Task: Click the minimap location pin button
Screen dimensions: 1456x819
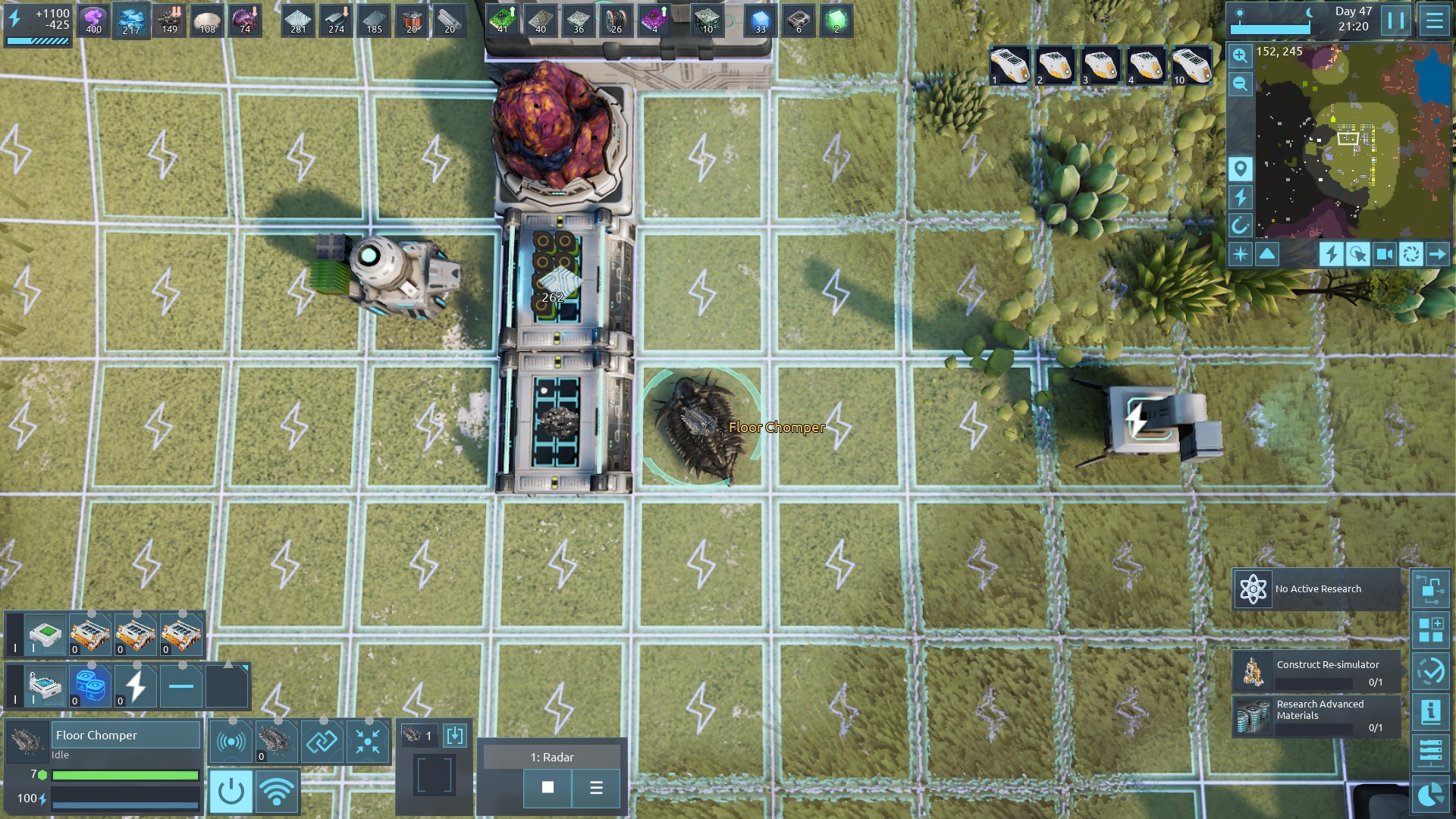Action: pos(1240,169)
